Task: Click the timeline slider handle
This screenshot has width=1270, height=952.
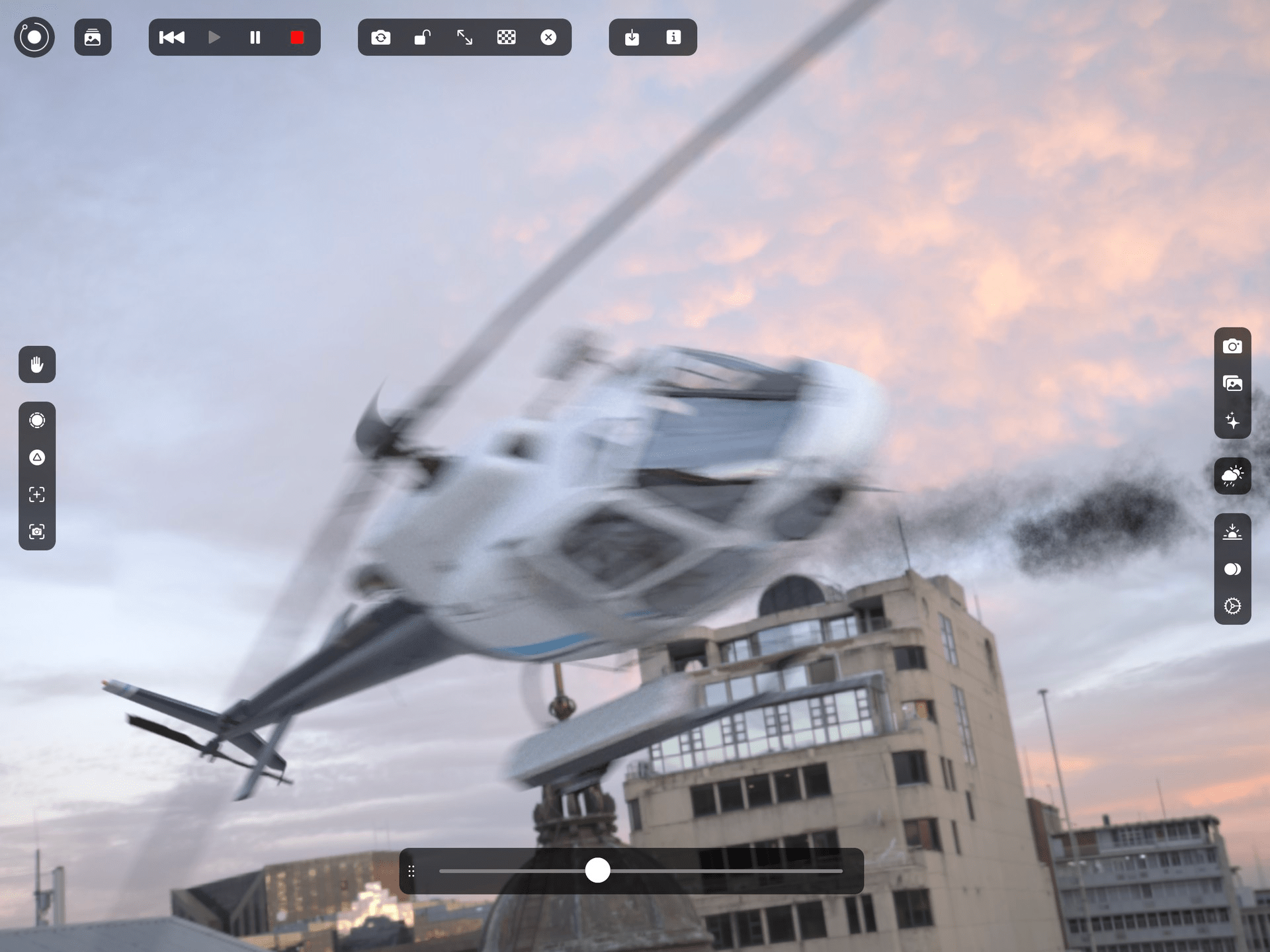Action: pos(599,871)
